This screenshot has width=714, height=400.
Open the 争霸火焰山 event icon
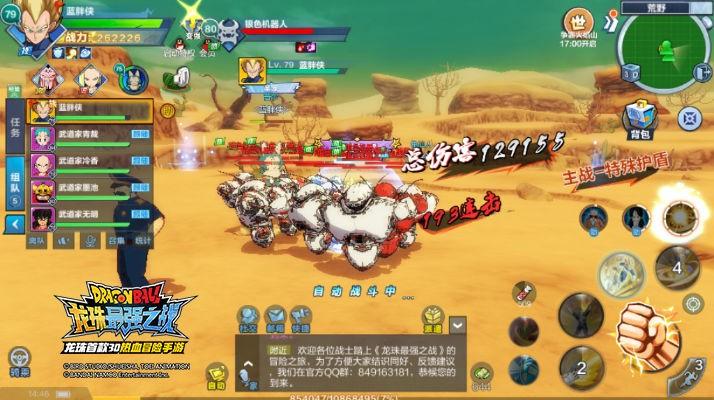(579, 26)
